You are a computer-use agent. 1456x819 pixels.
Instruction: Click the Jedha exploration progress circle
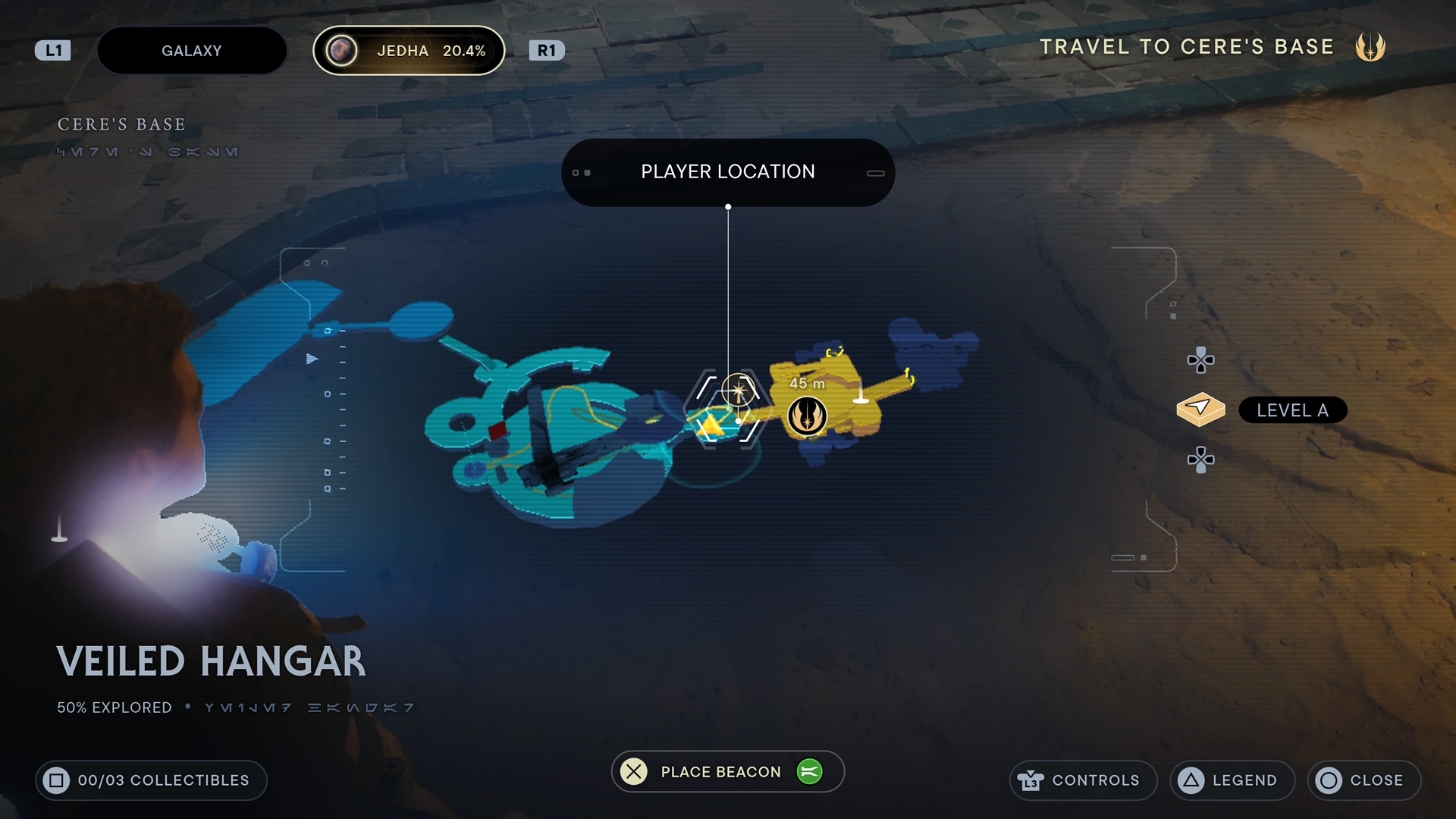coord(344,50)
